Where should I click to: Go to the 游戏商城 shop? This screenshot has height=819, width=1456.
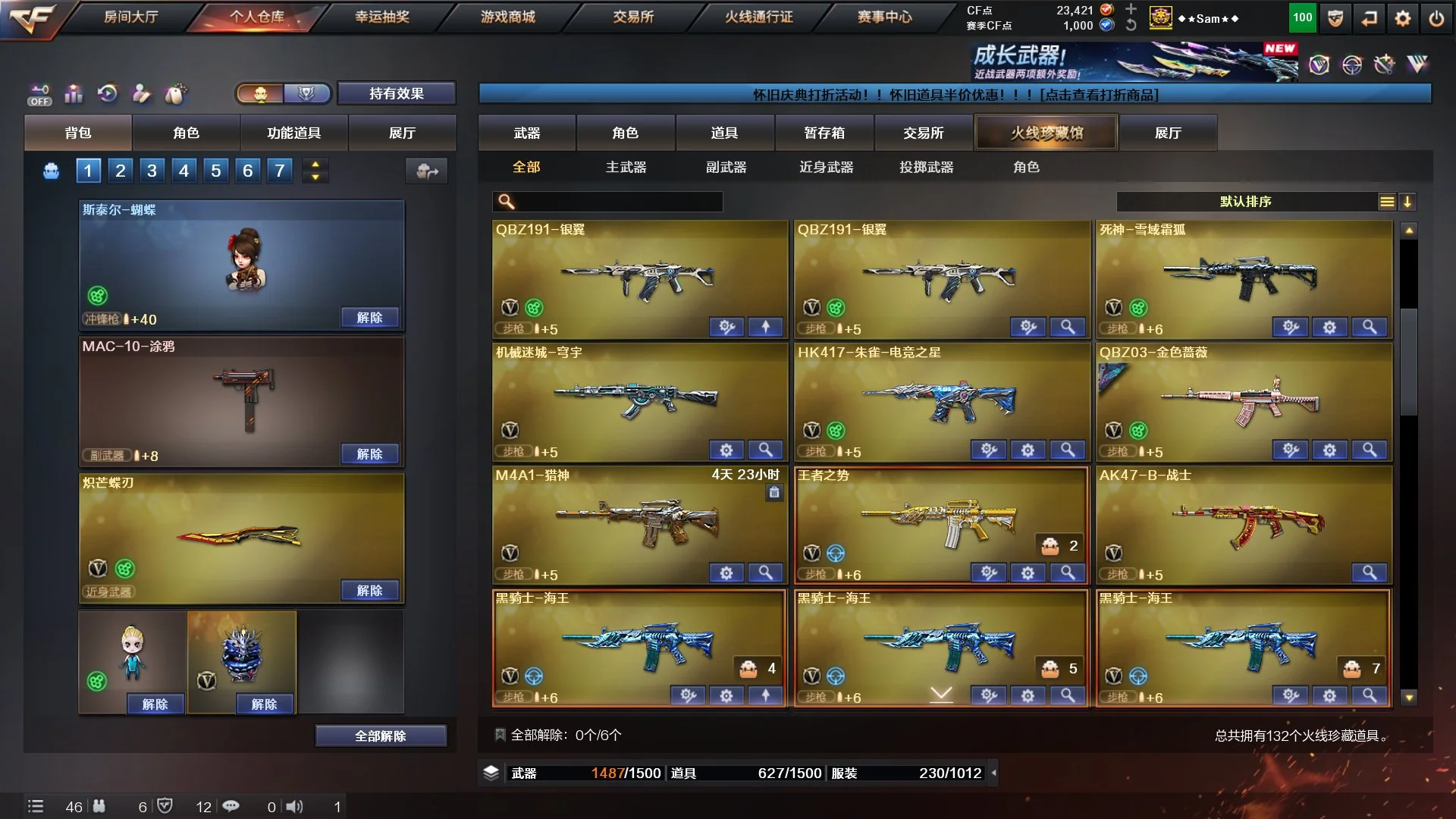[x=507, y=17]
